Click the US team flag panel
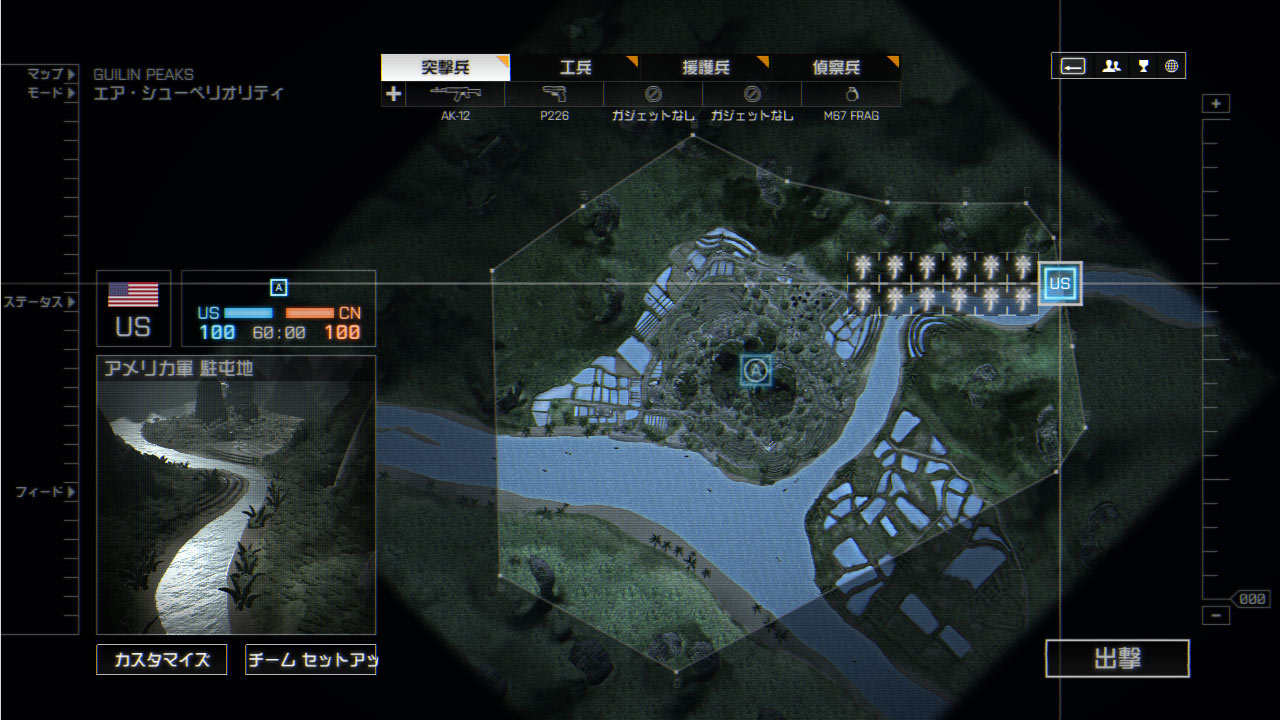 [133, 308]
